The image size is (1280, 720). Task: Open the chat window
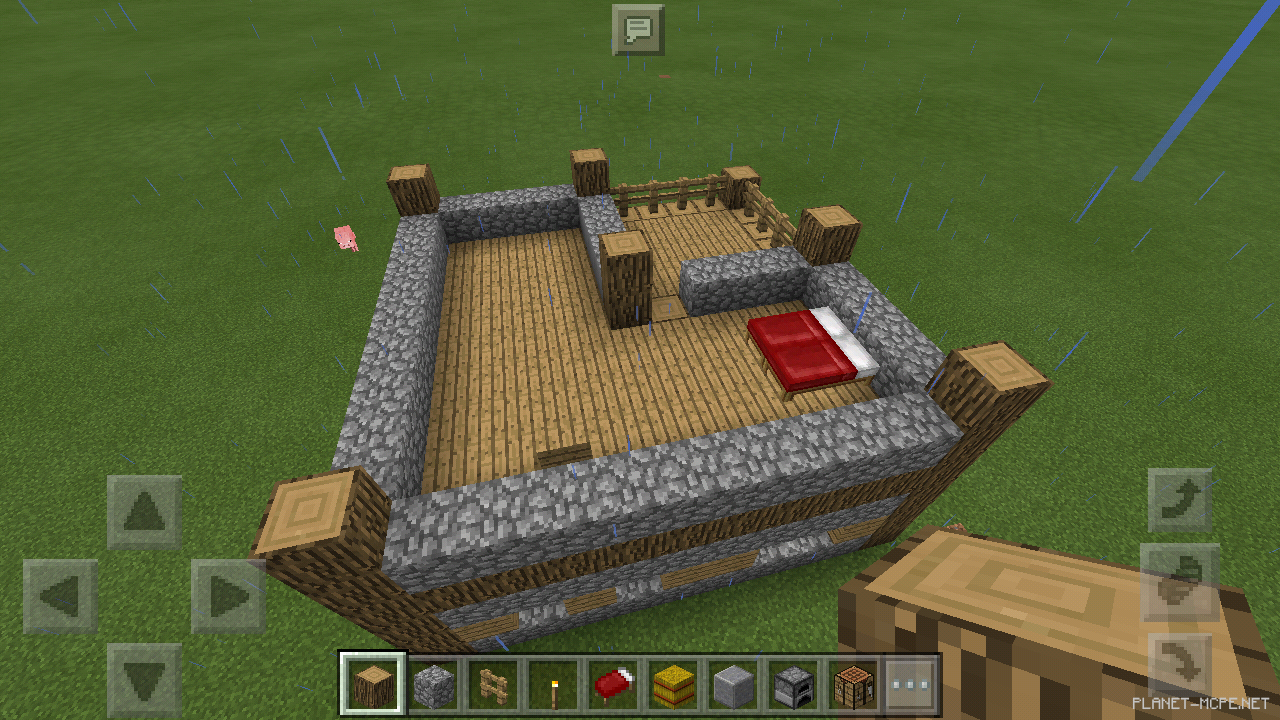[639, 30]
